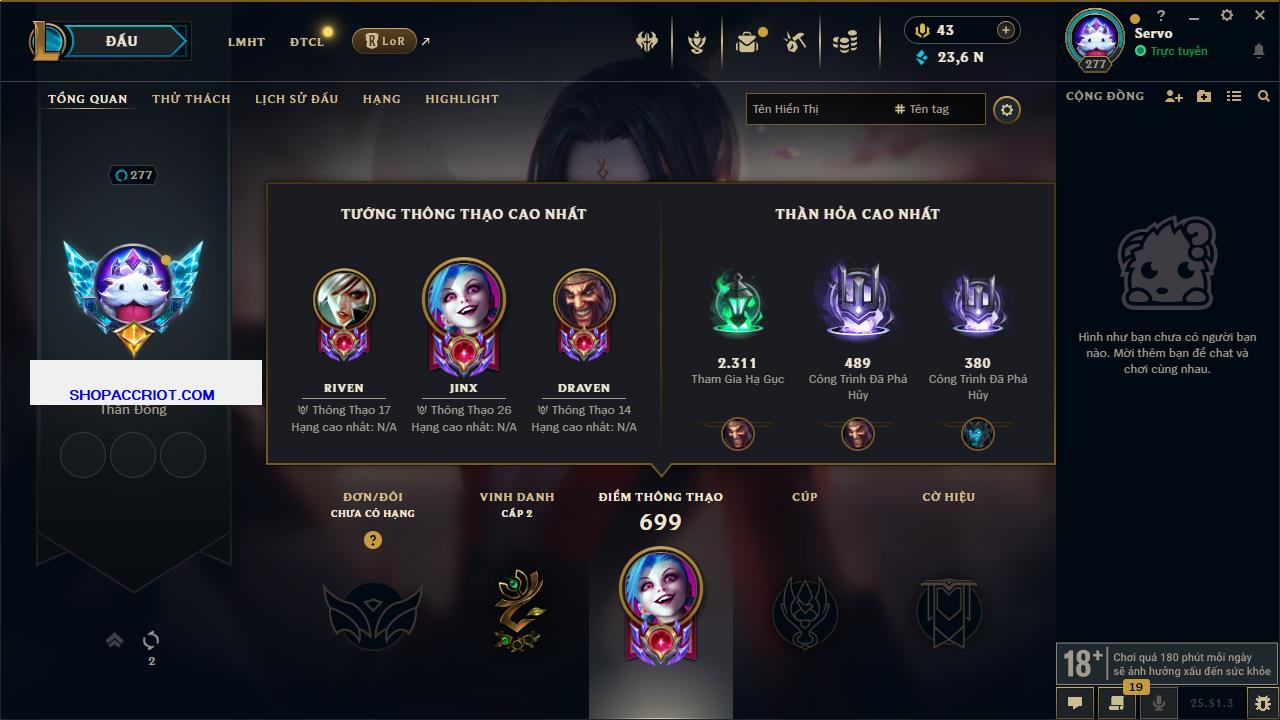Select the ĐƠN/ĐÔI ranked emblem

372,612
